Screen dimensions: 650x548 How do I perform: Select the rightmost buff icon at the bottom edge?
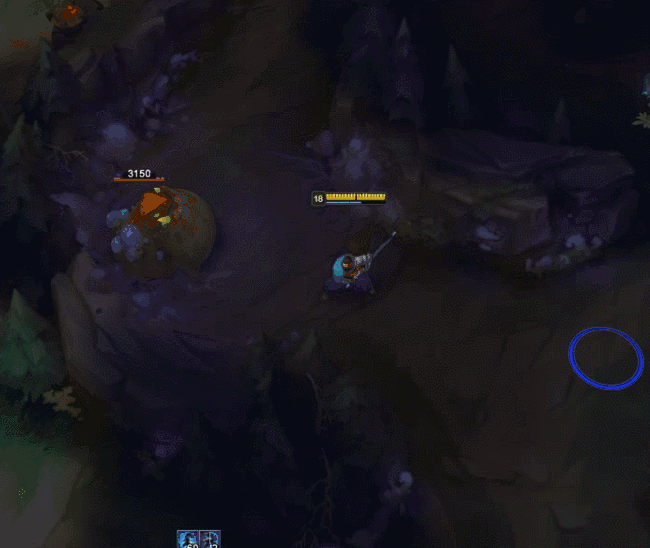click(210, 539)
